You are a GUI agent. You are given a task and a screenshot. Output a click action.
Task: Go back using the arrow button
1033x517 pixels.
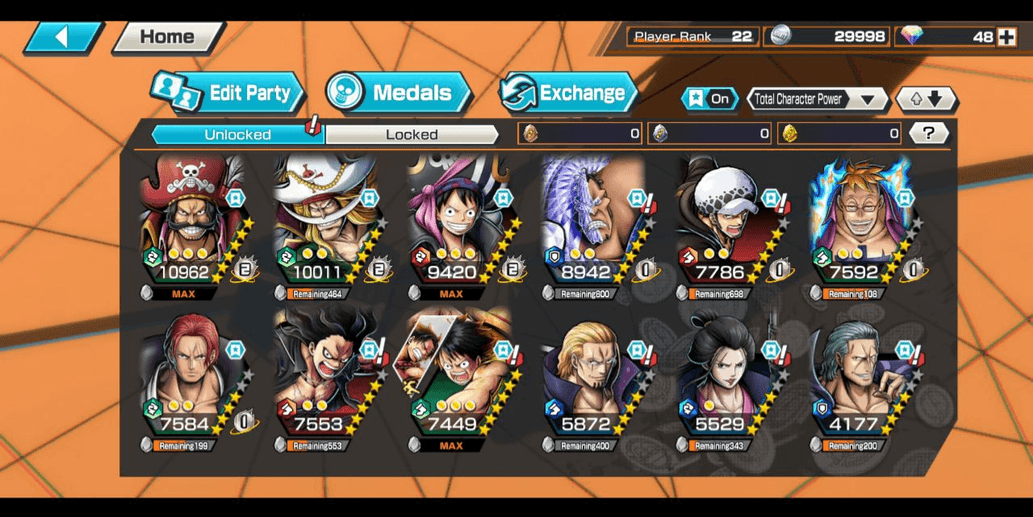(x=62, y=37)
